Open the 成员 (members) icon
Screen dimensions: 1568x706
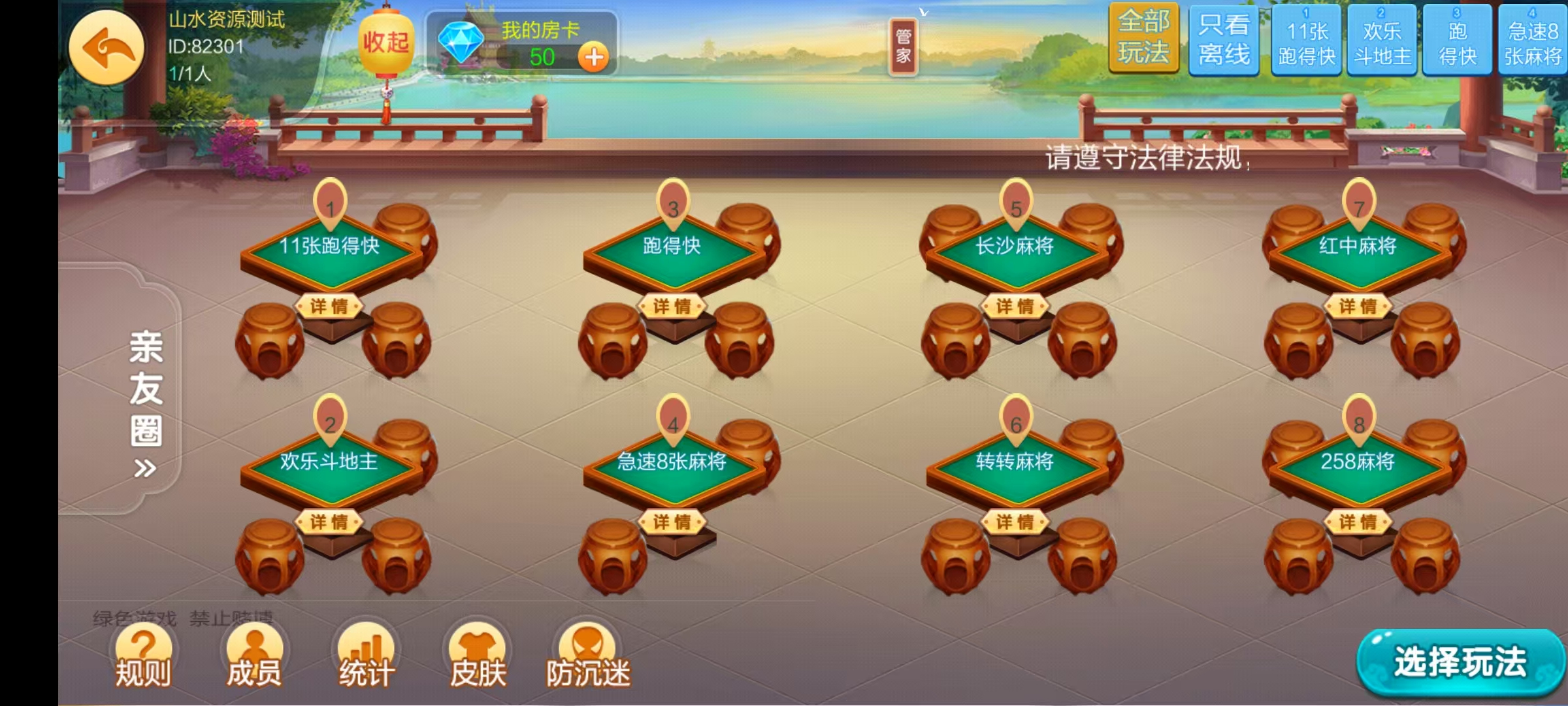pos(255,654)
